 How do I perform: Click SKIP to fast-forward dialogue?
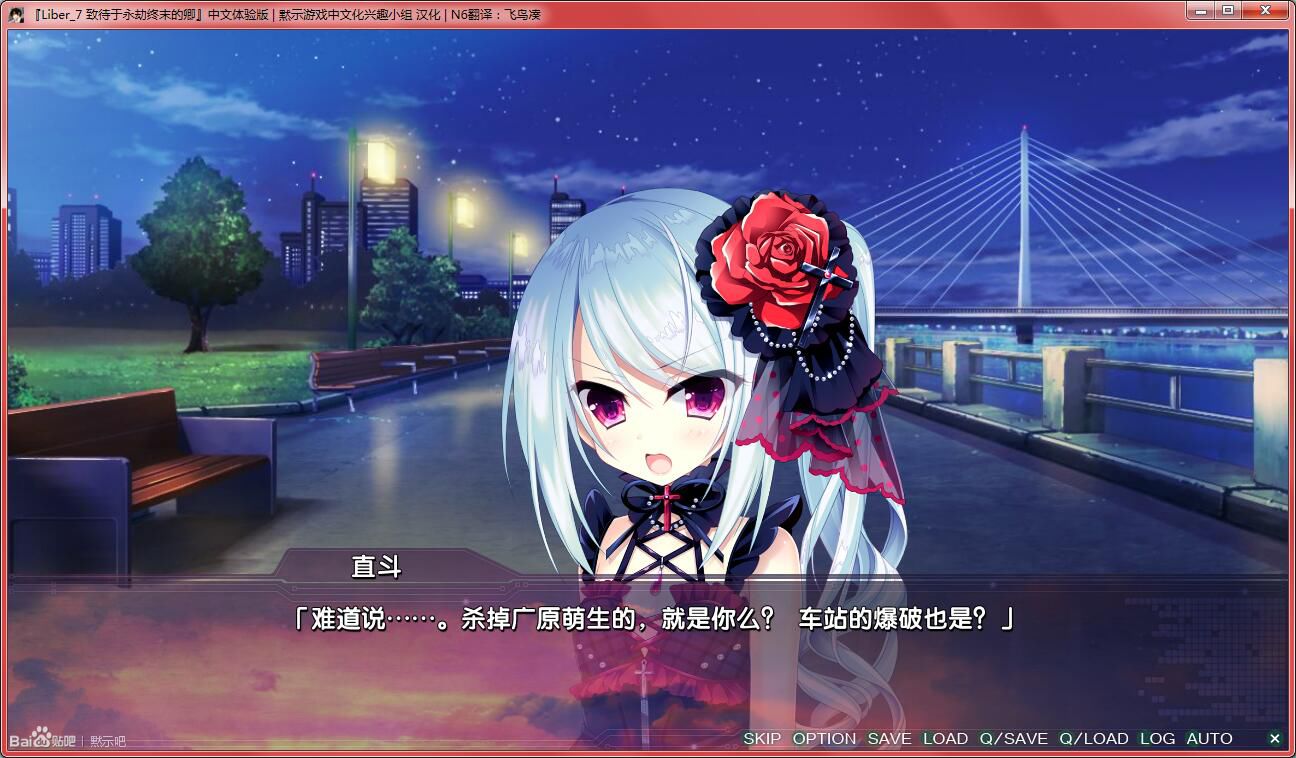point(762,738)
